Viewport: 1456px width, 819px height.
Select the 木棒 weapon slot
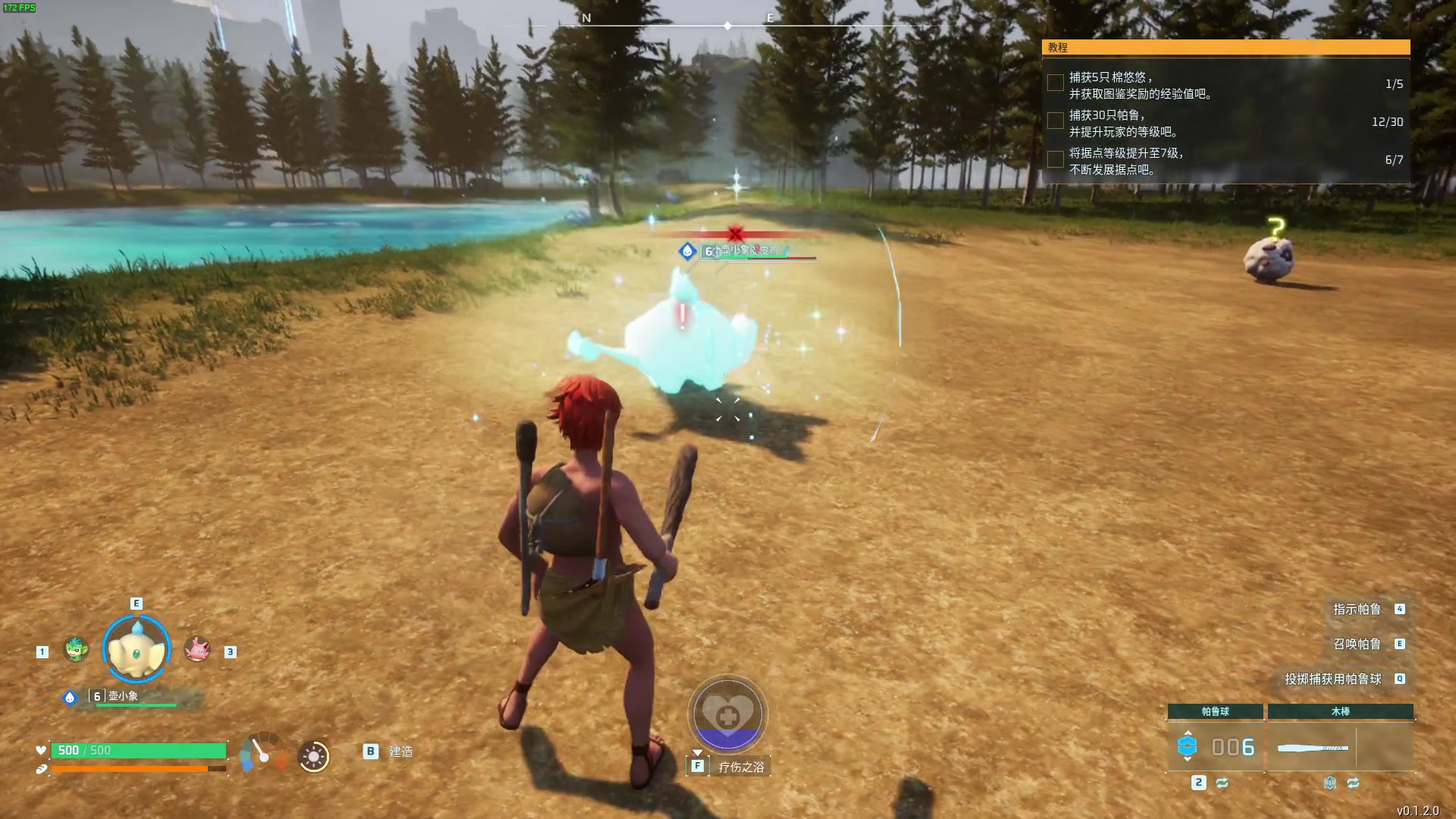[x=1340, y=747]
